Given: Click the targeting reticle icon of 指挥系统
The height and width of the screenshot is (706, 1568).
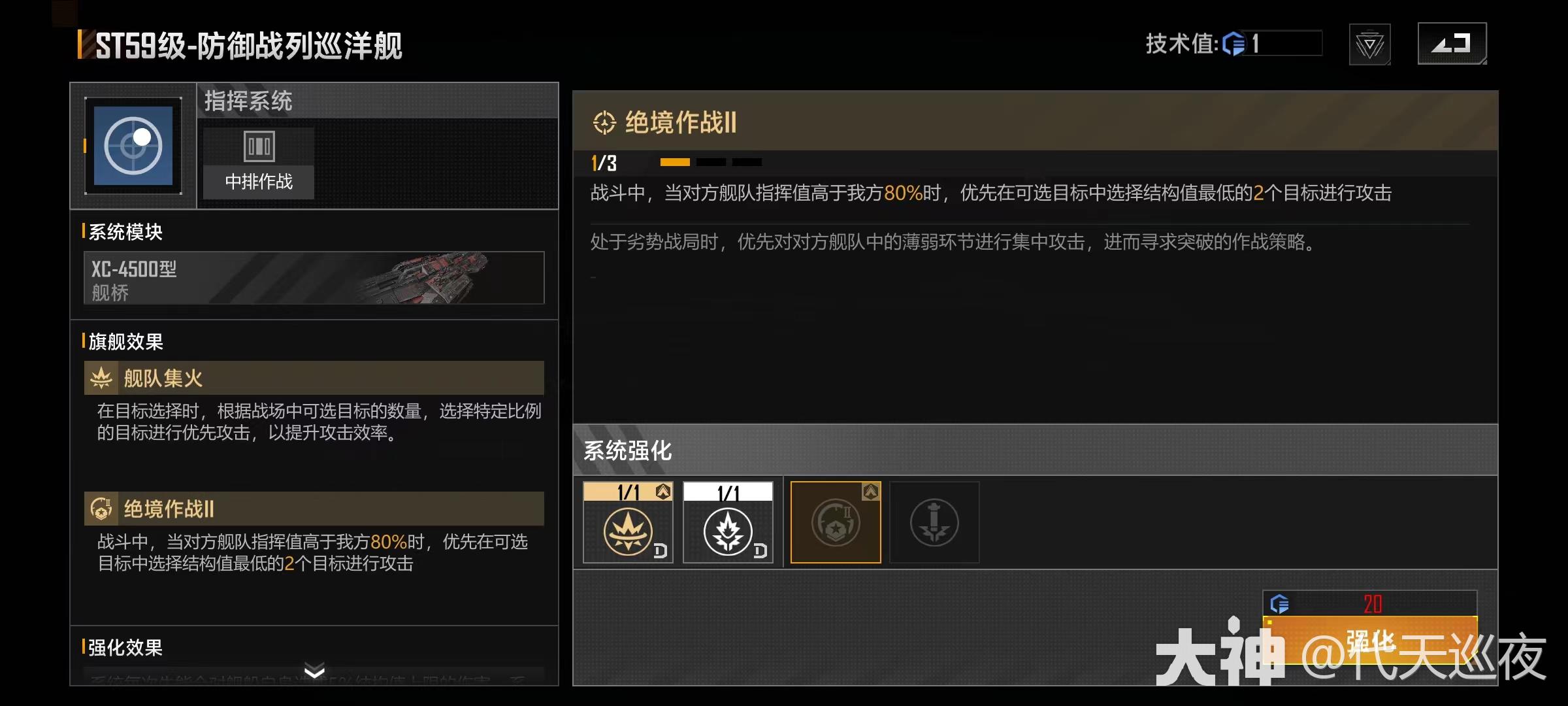Looking at the screenshot, I should coord(133,144).
